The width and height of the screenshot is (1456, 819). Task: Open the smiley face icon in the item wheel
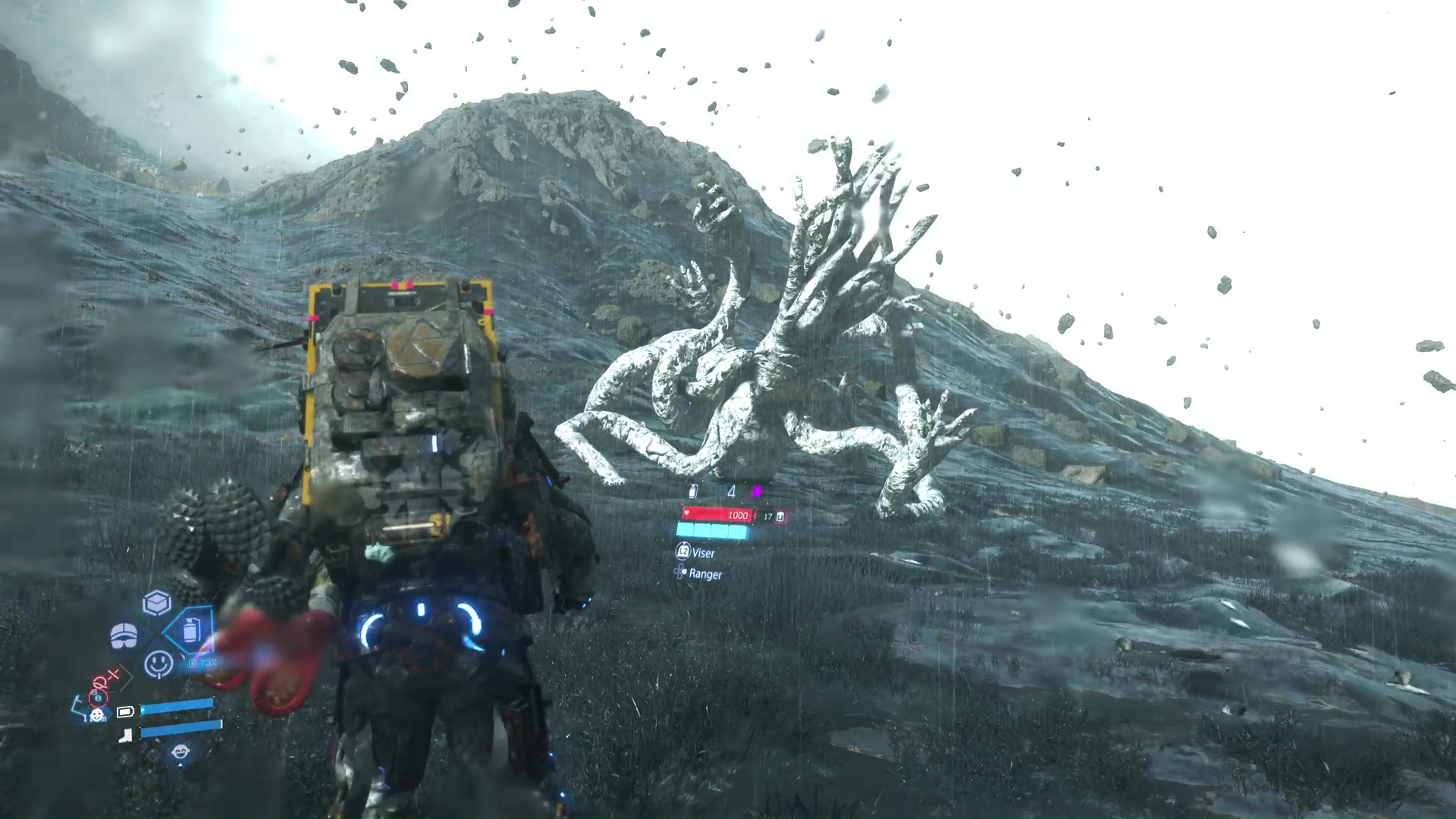click(x=158, y=664)
